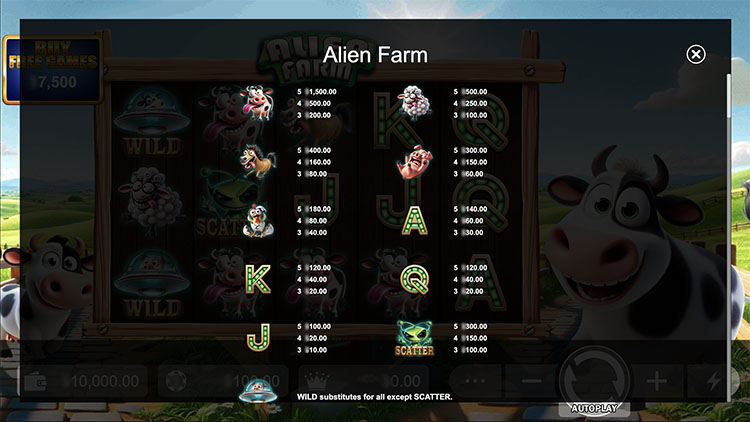
Task: Open the three-dot menu
Action: 473,381
